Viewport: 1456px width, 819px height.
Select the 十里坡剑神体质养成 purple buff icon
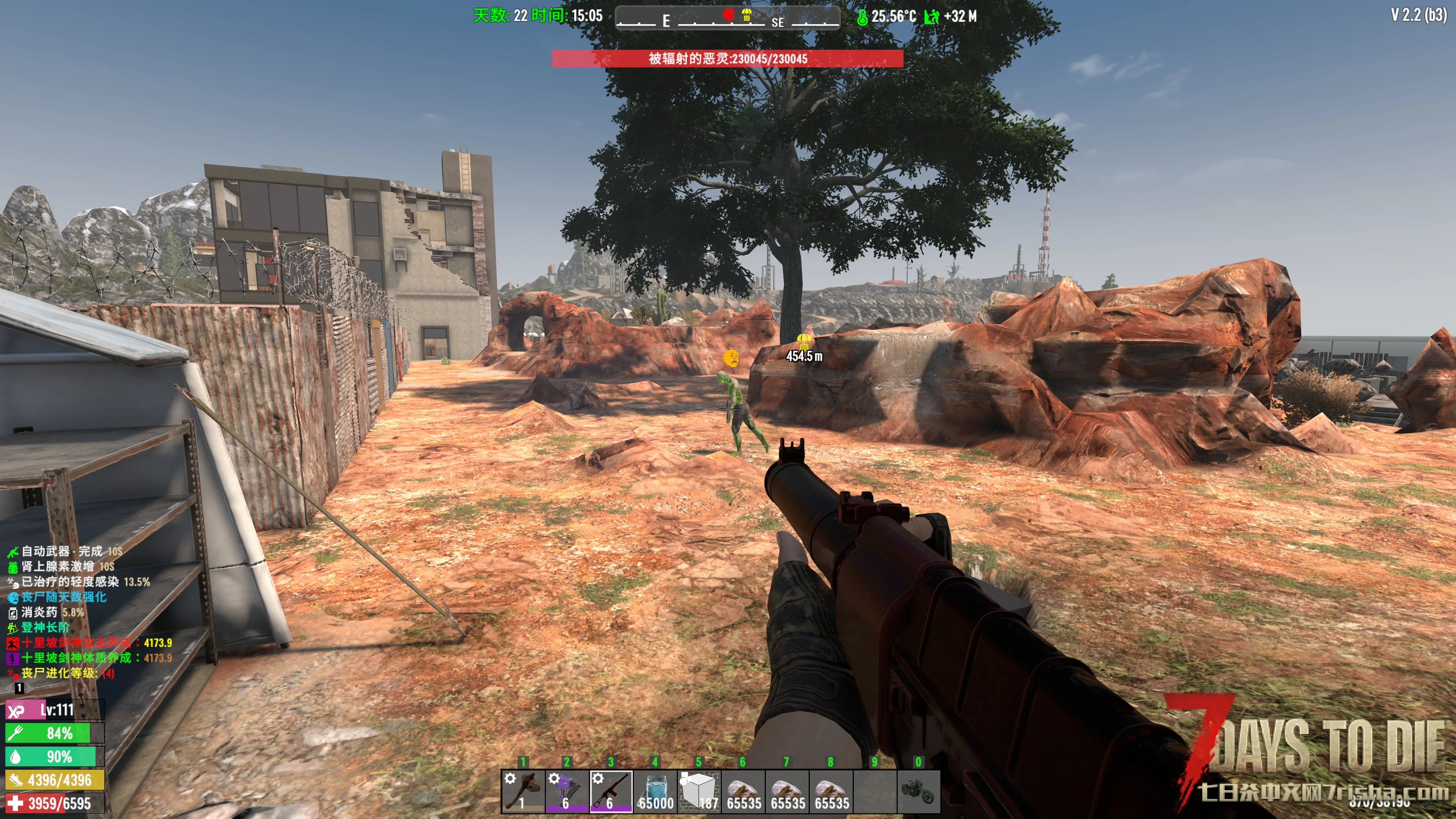coord(13,659)
